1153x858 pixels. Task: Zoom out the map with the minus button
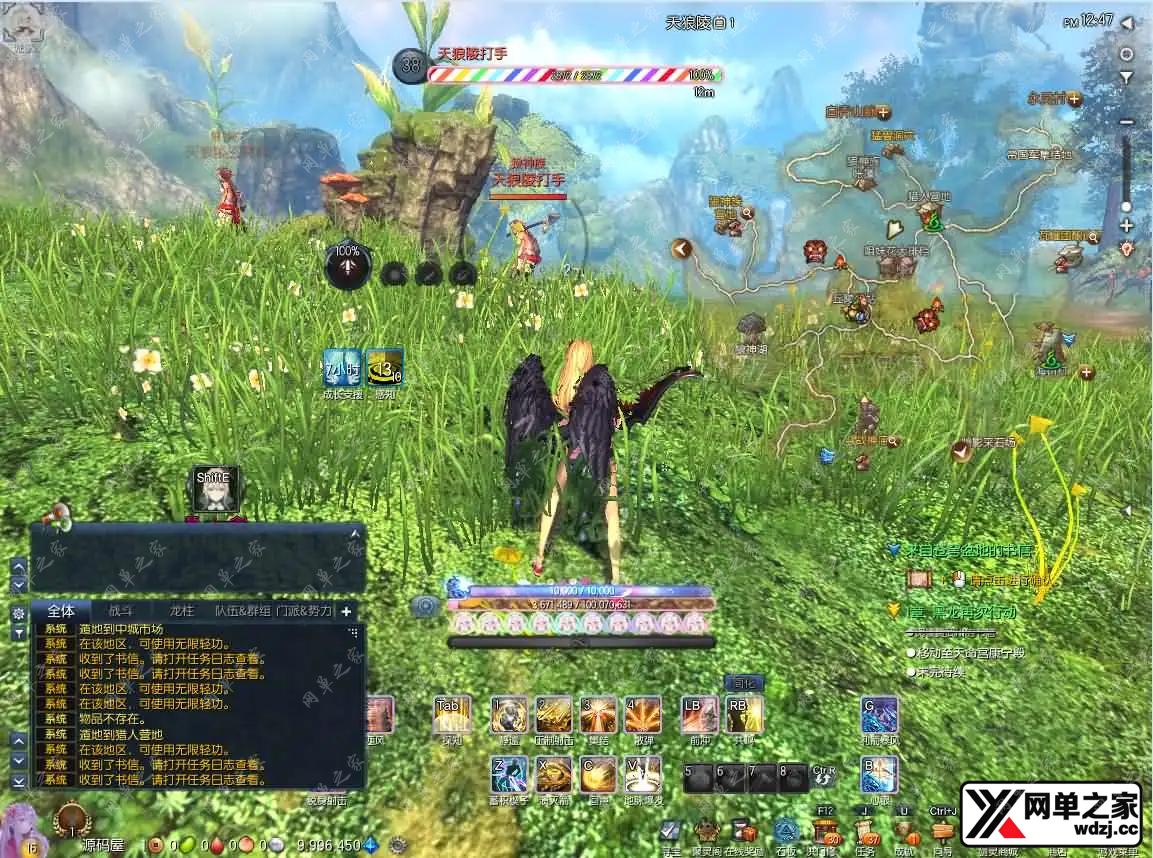[x=1127, y=122]
